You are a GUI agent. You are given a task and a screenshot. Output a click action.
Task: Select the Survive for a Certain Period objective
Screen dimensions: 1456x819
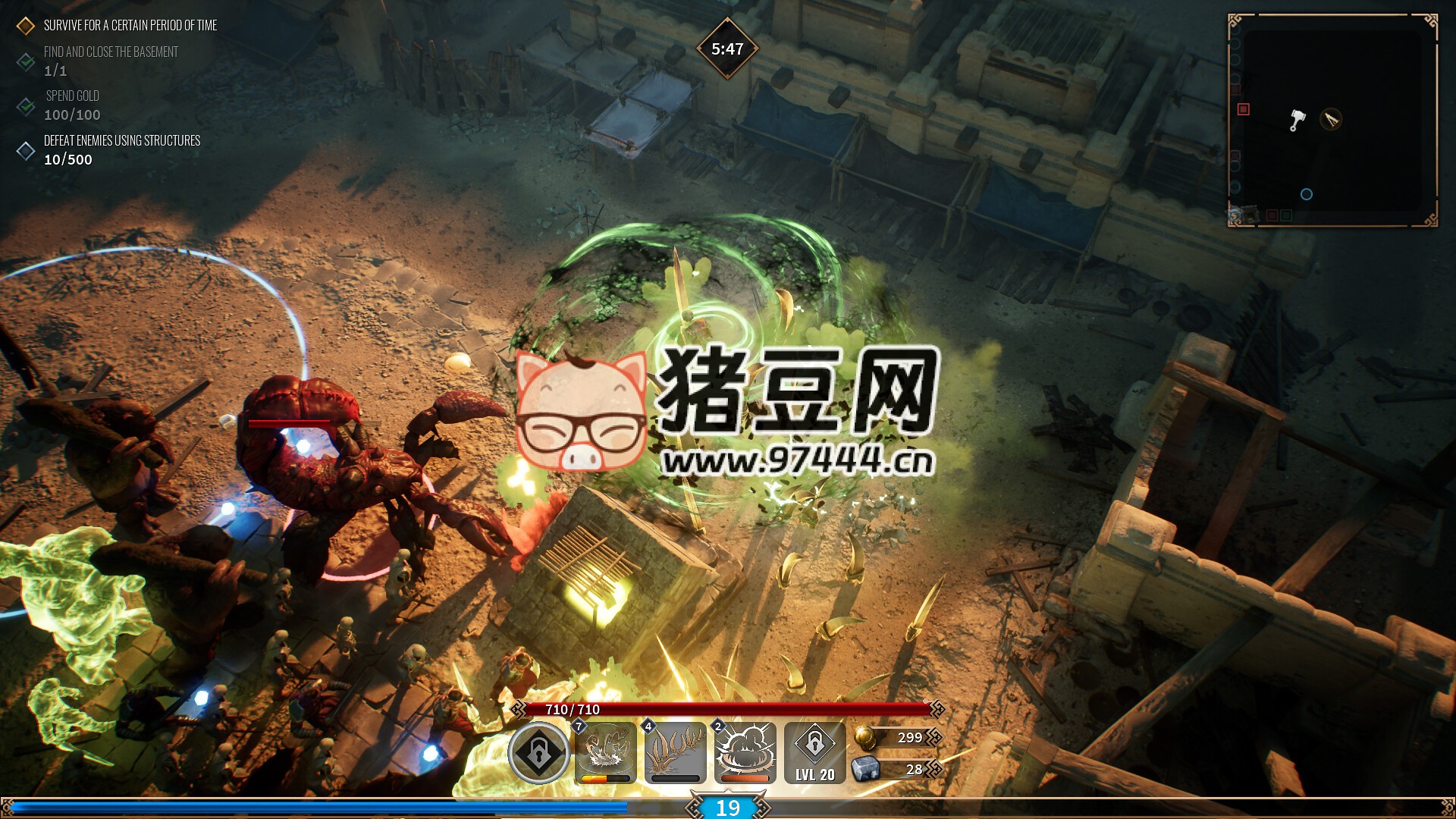point(130,26)
